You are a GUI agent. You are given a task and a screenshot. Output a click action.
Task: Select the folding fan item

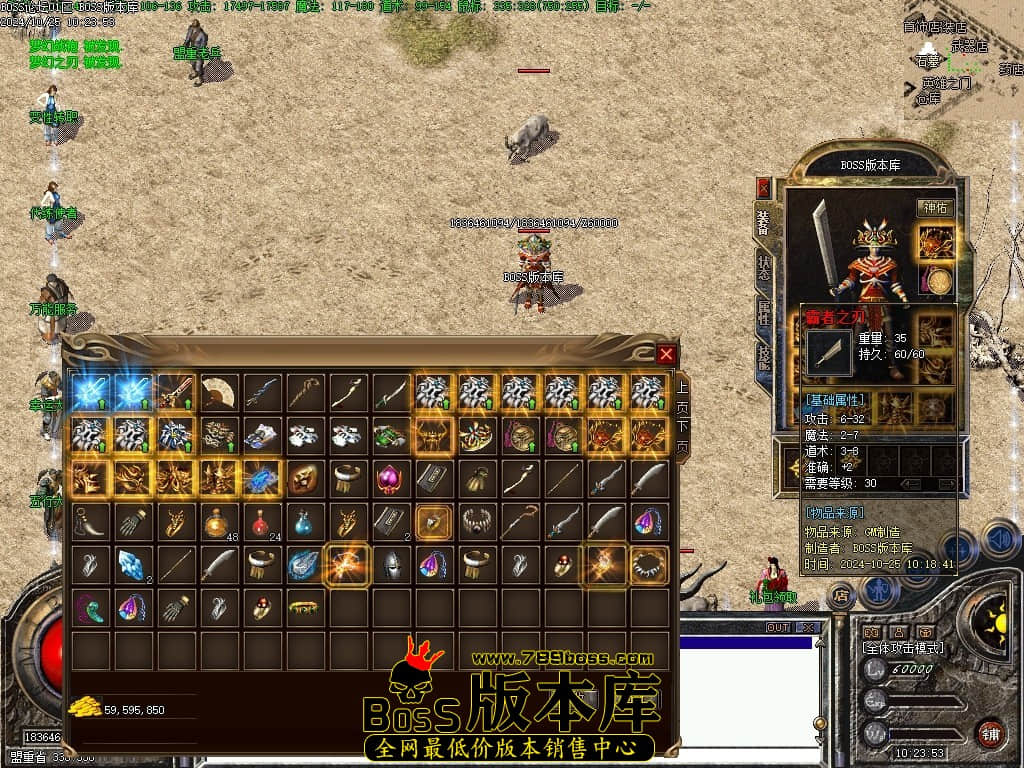[x=219, y=392]
